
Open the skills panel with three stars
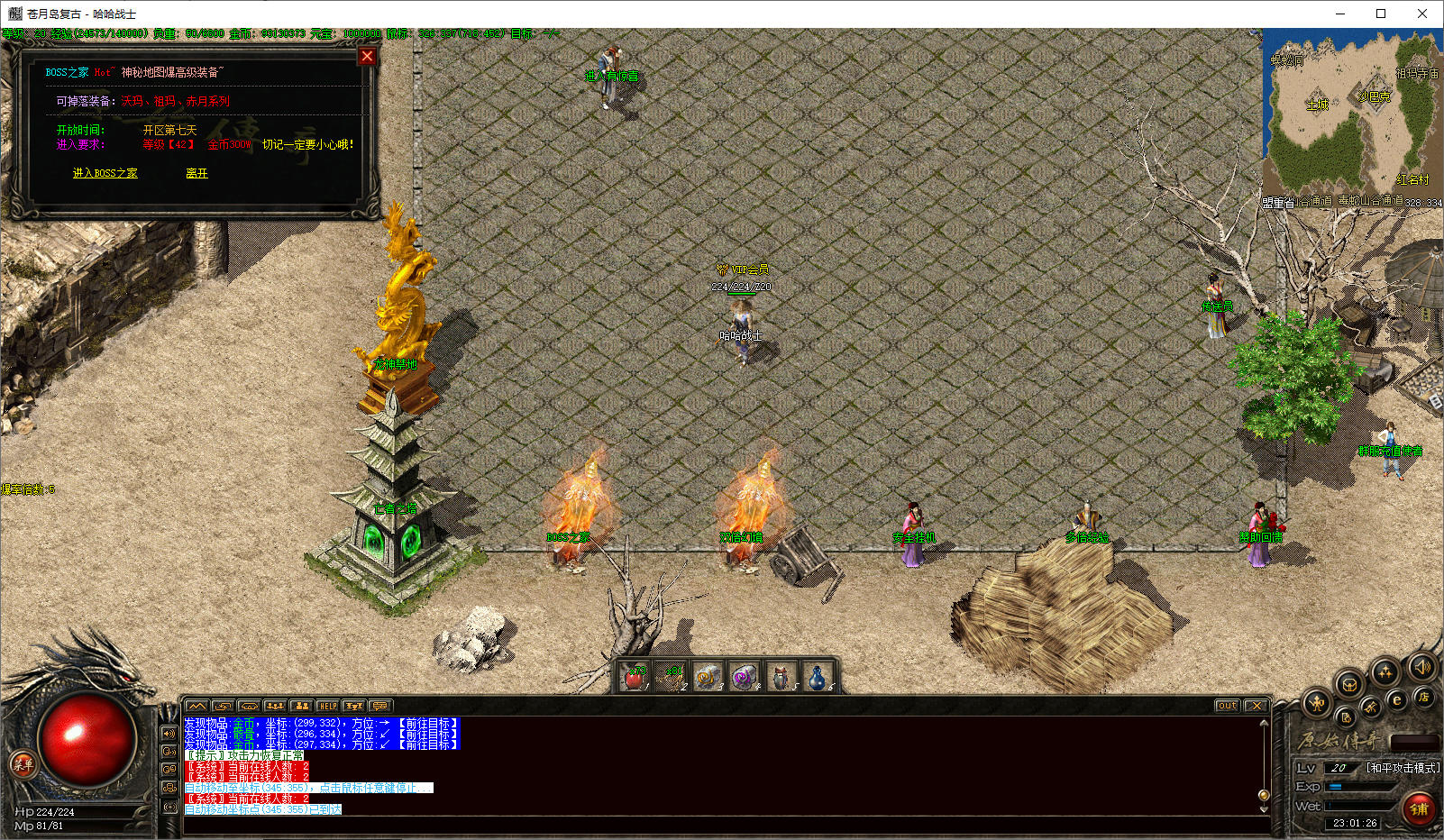1385,671
